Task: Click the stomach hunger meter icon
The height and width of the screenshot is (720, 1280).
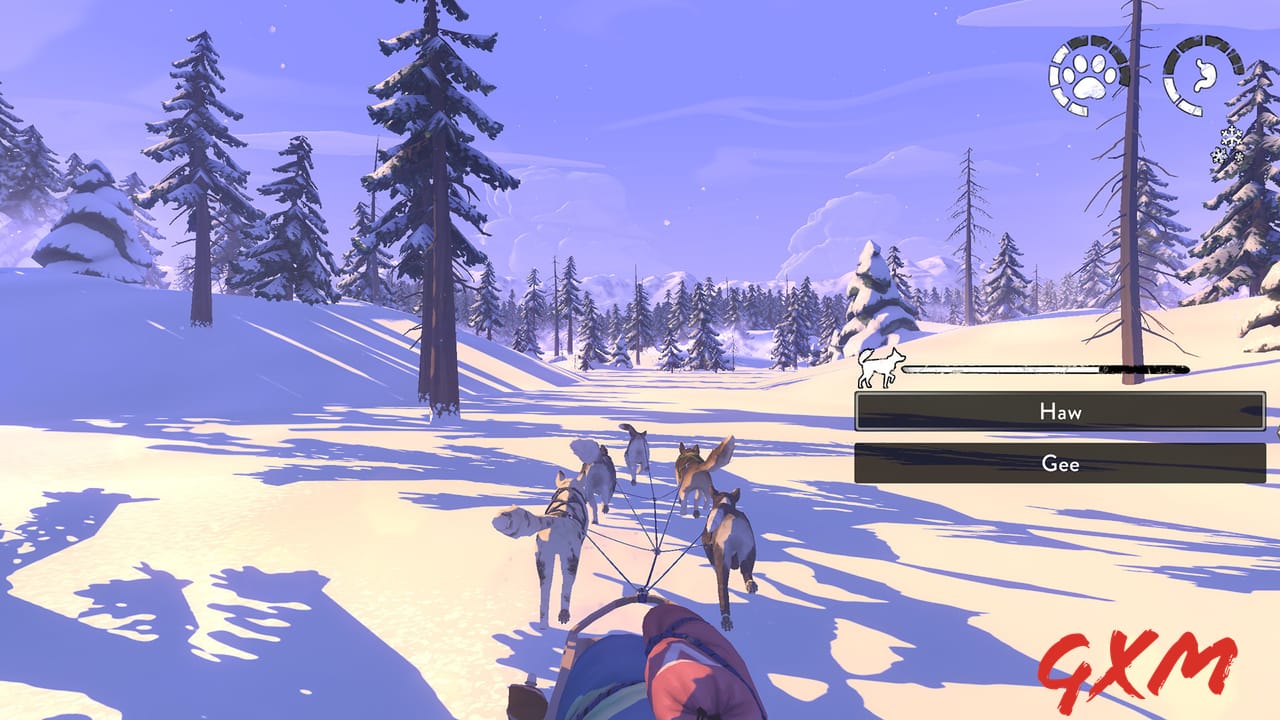Action: (x=1201, y=75)
